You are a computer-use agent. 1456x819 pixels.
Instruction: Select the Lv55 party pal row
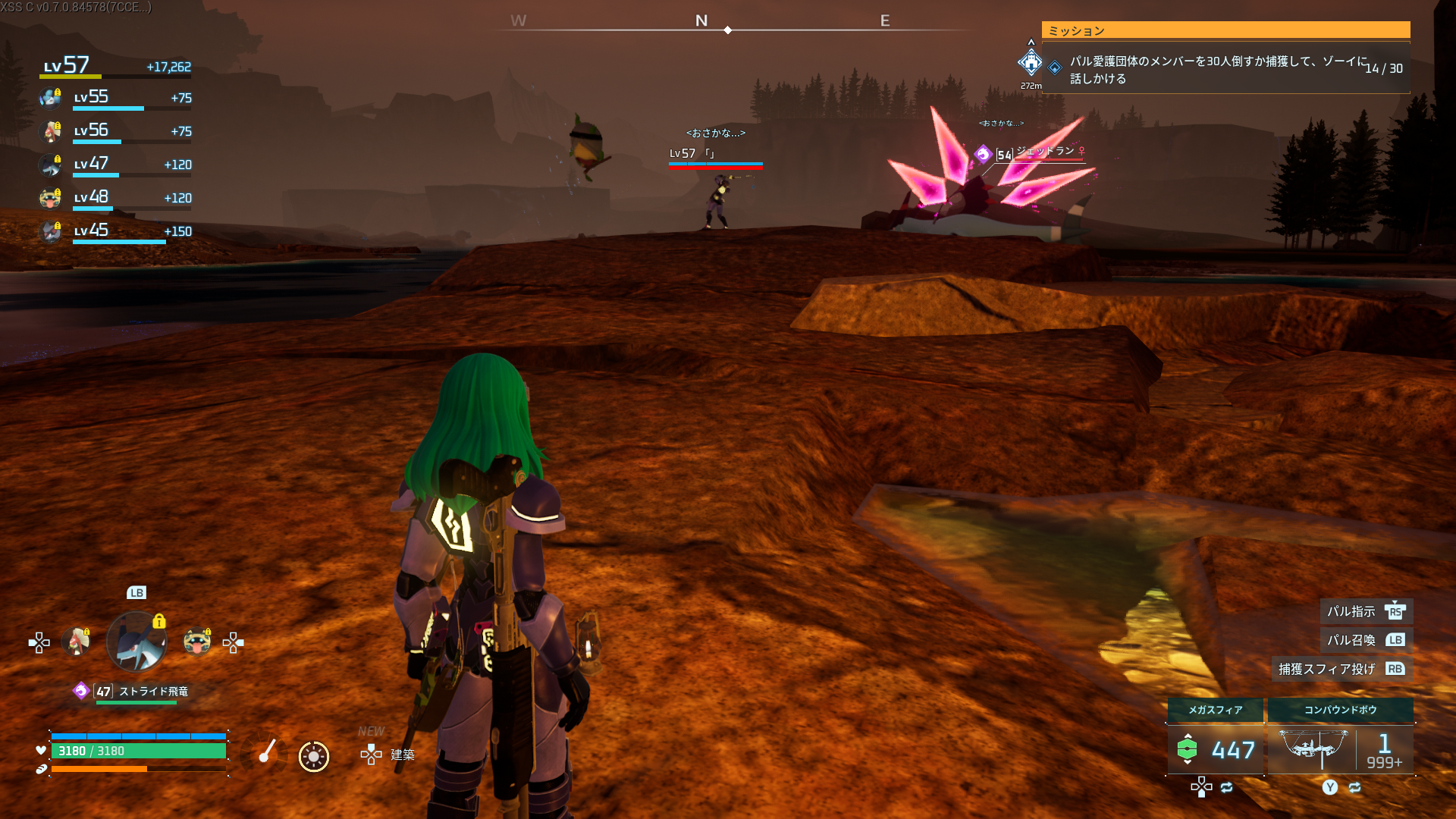pyautogui.click(x=115, y=99)
